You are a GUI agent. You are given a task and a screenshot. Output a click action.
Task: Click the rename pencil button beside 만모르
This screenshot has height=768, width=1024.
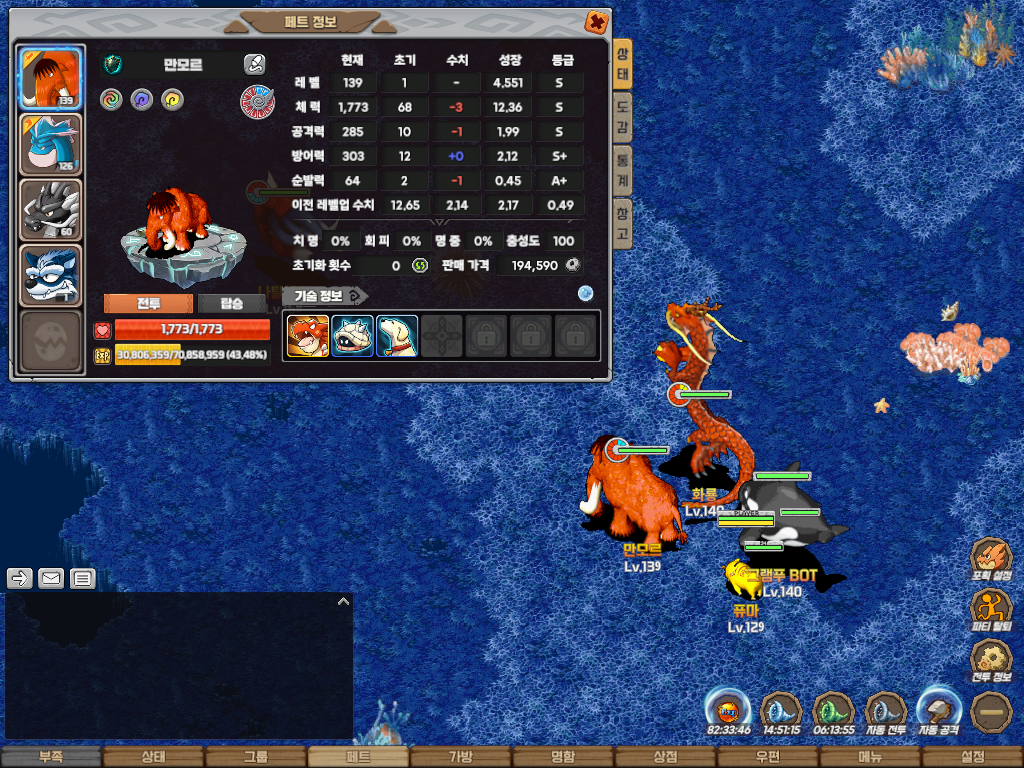pos(254,65)
